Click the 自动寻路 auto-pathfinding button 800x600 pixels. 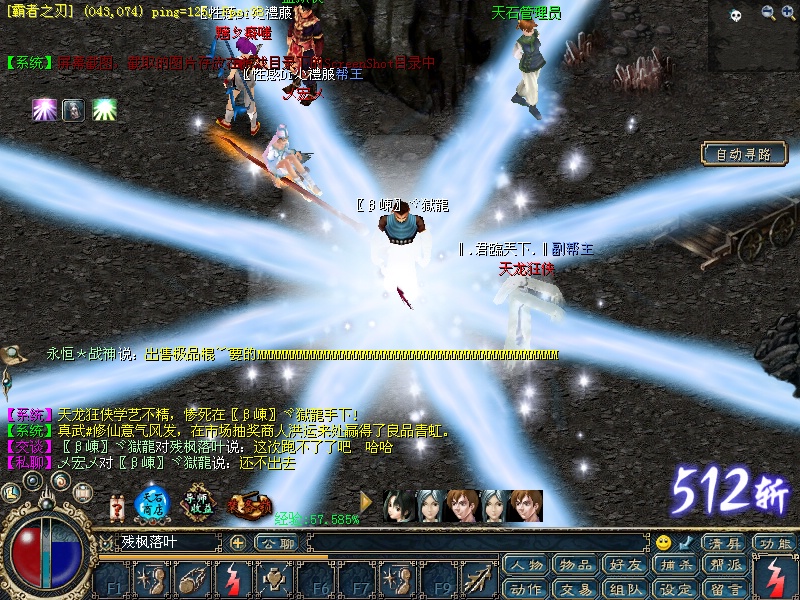743,154
